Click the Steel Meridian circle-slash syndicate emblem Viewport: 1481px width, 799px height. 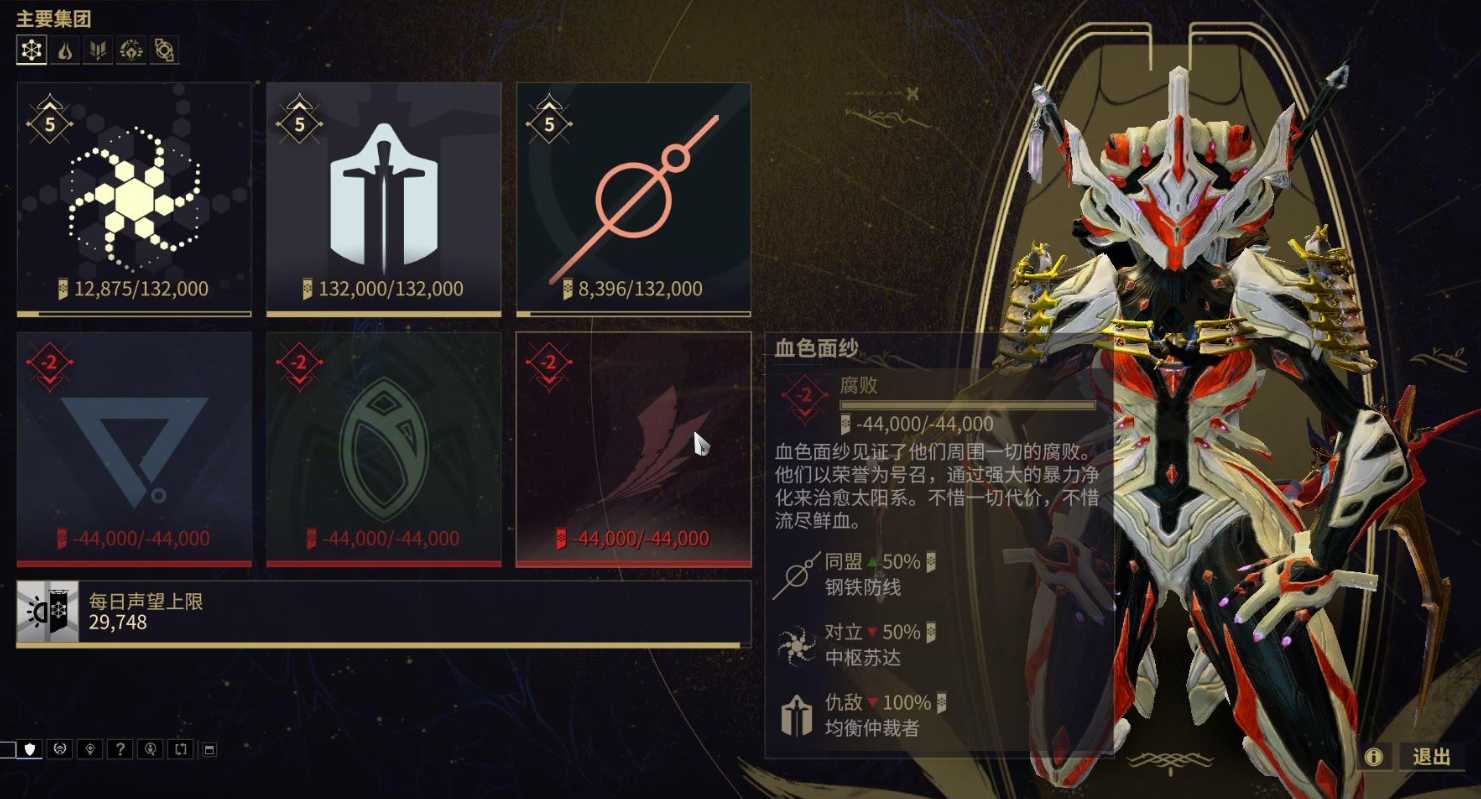632,197
